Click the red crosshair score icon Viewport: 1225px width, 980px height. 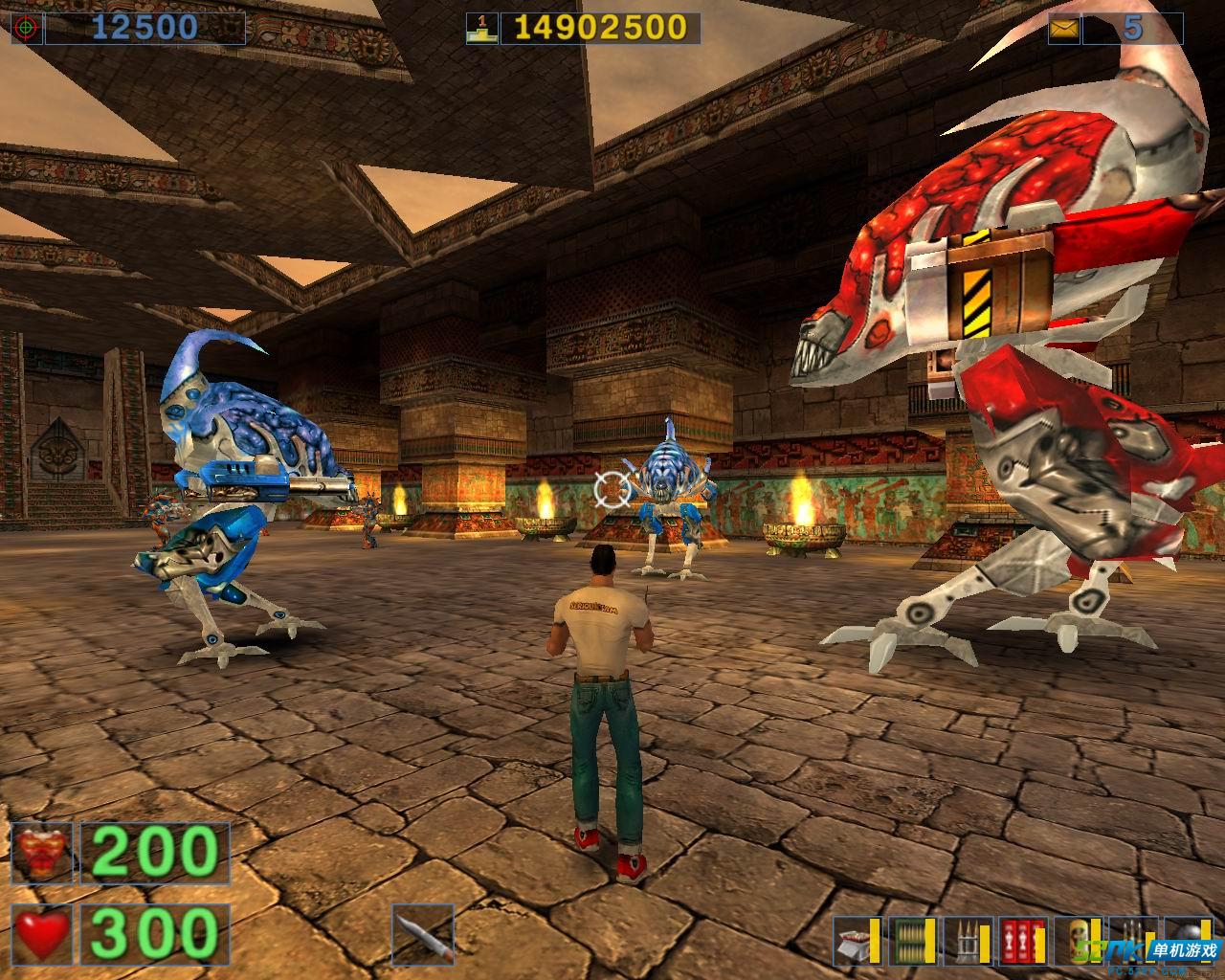pos(26,29)
